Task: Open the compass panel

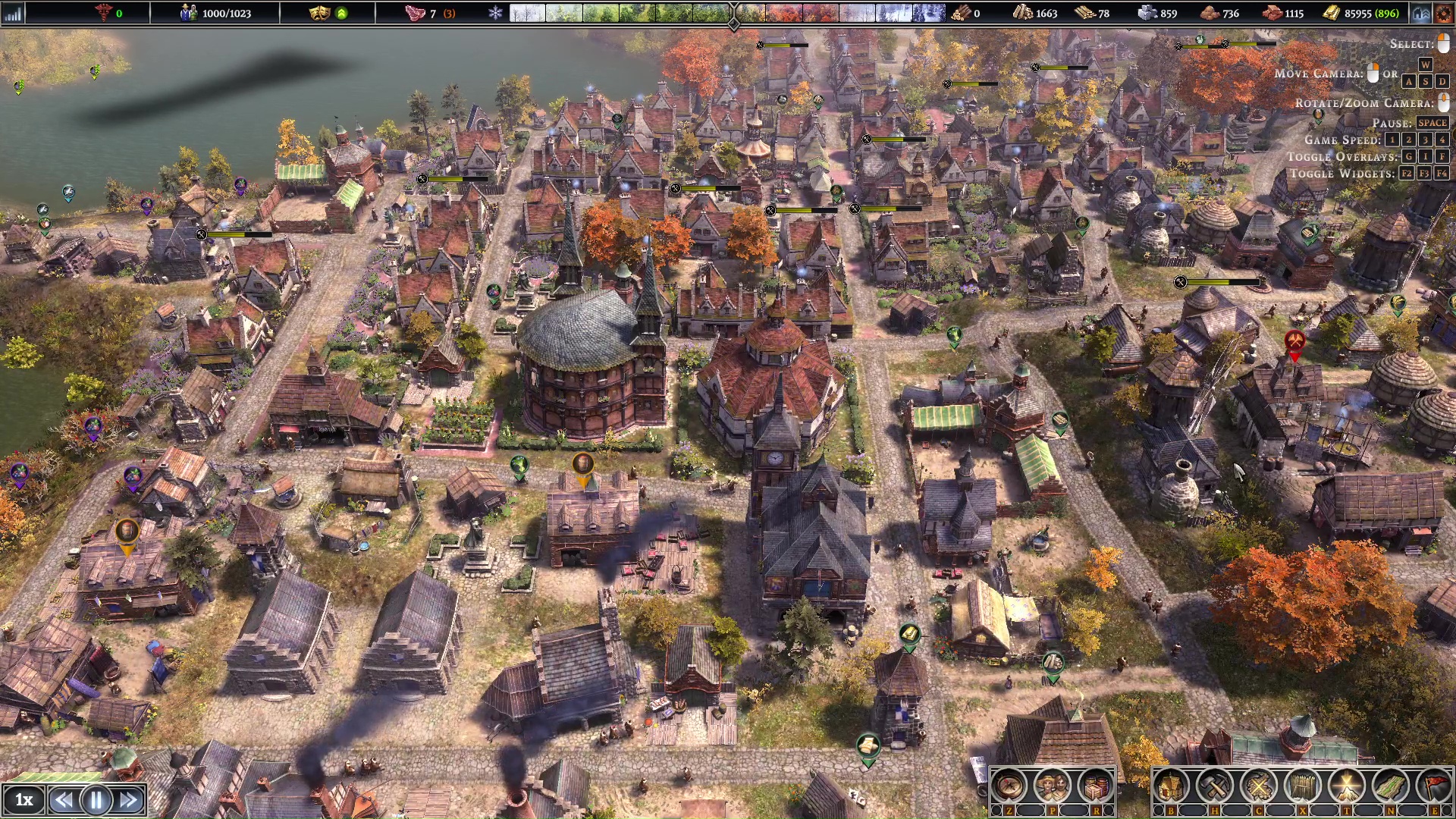Action: (x=1009, y=786)
